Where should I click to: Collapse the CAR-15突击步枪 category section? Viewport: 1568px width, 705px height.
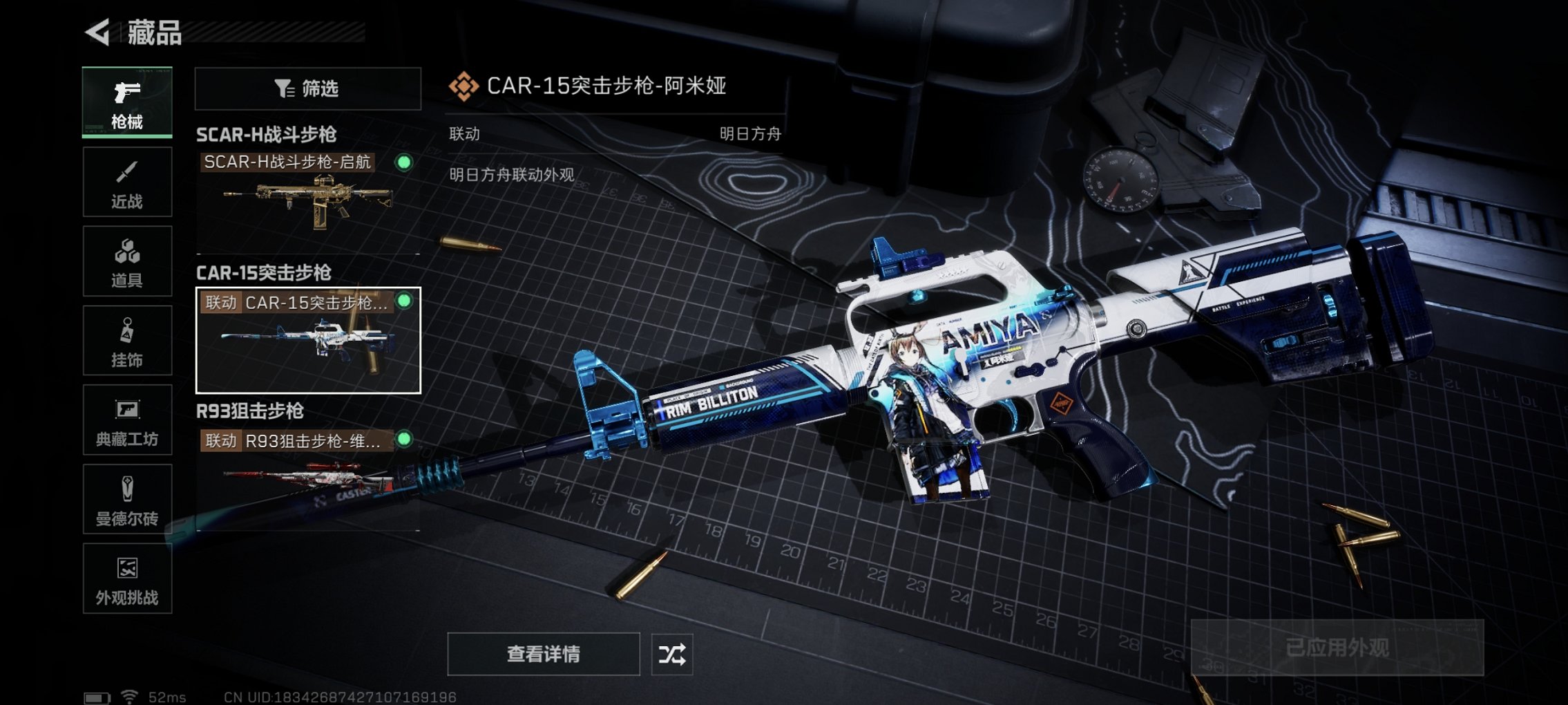[x=265, y=274]
